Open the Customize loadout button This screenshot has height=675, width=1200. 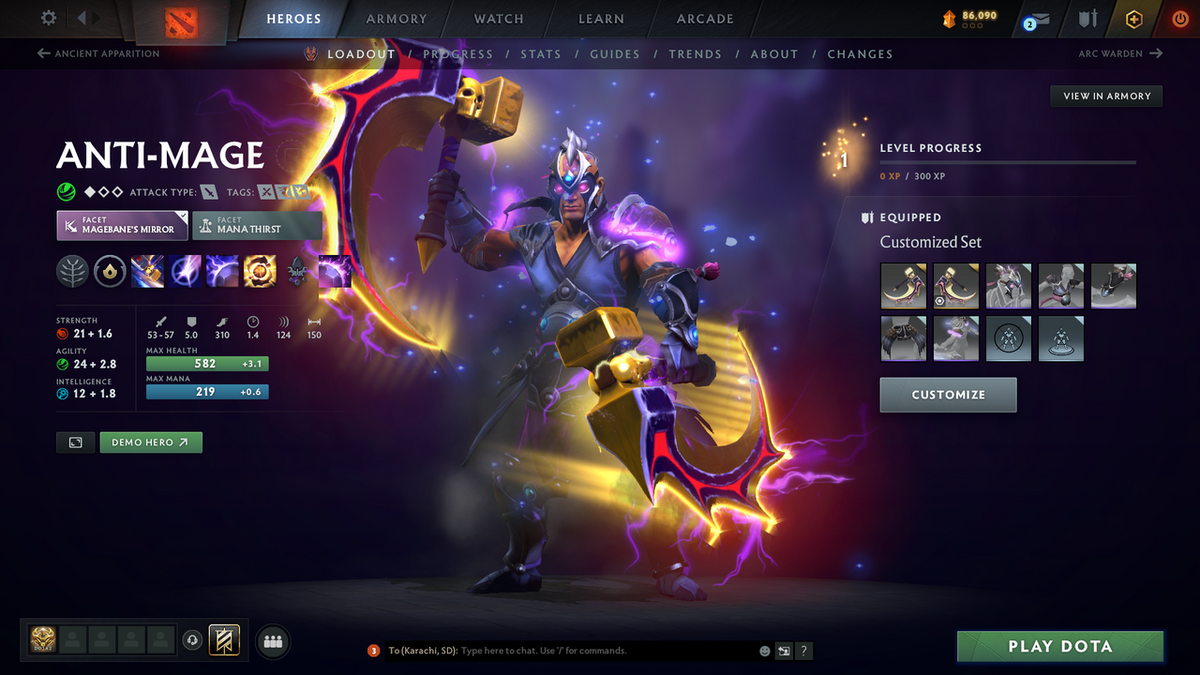coord(948,395)
